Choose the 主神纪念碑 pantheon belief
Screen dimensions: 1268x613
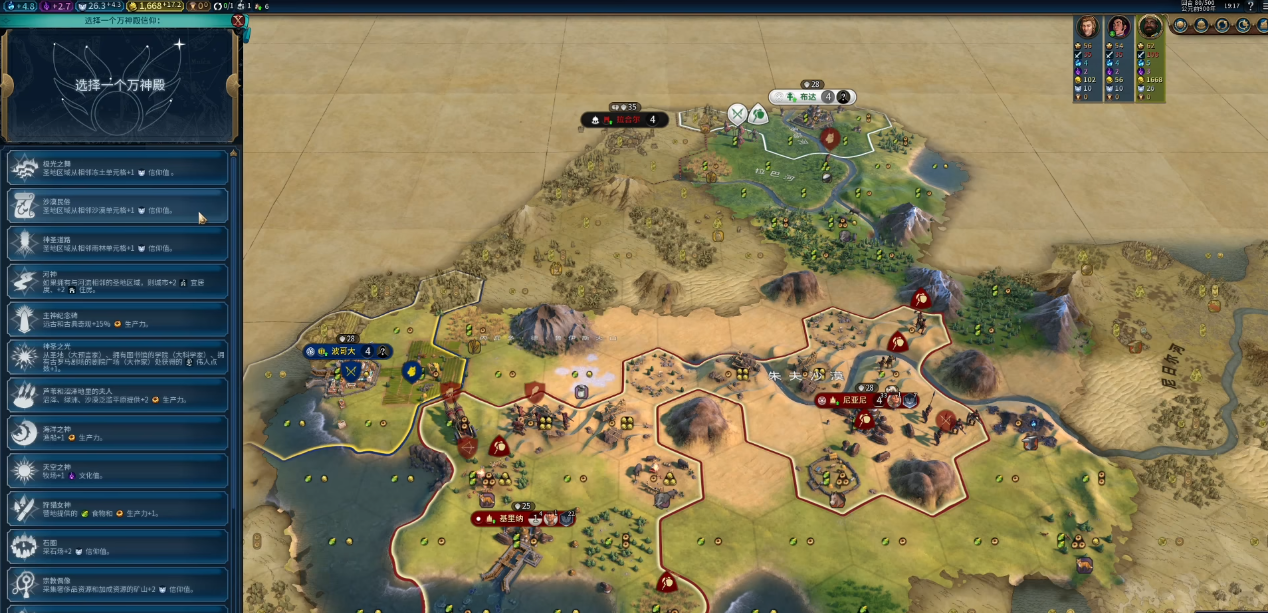pyautogui.click(x=118, y=320)
